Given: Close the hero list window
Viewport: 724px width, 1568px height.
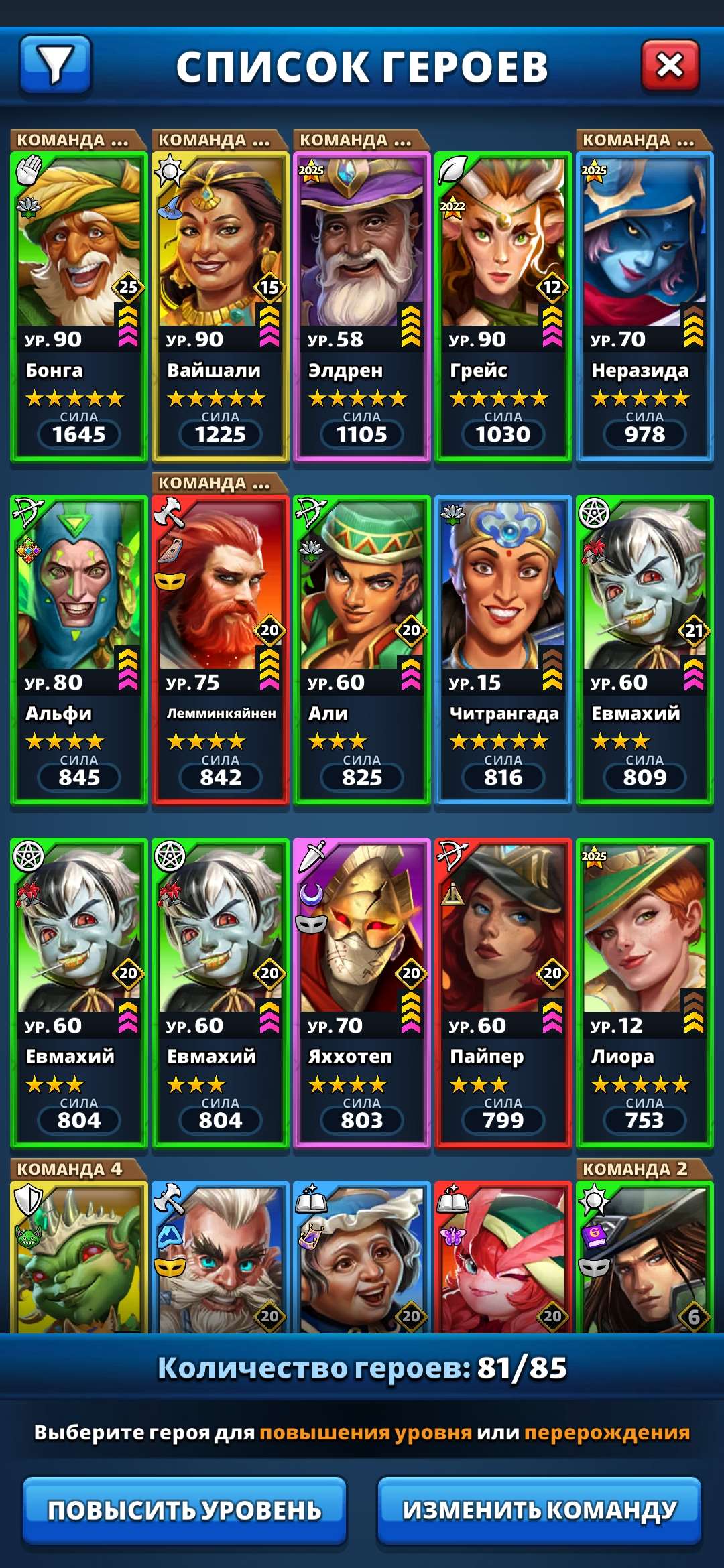Looking at the screenshot, I should click(670, 65).
